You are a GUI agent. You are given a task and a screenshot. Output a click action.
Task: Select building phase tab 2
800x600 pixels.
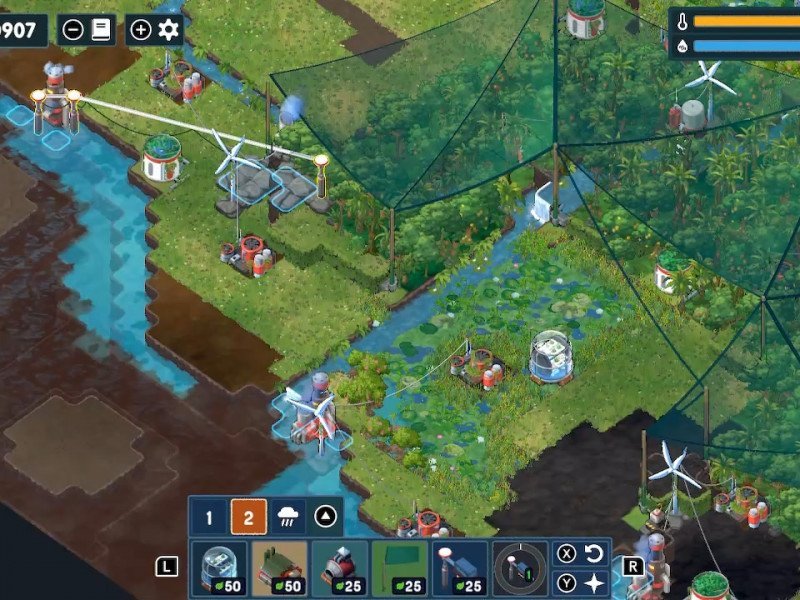pyautogui.click(x=248, y=518)
